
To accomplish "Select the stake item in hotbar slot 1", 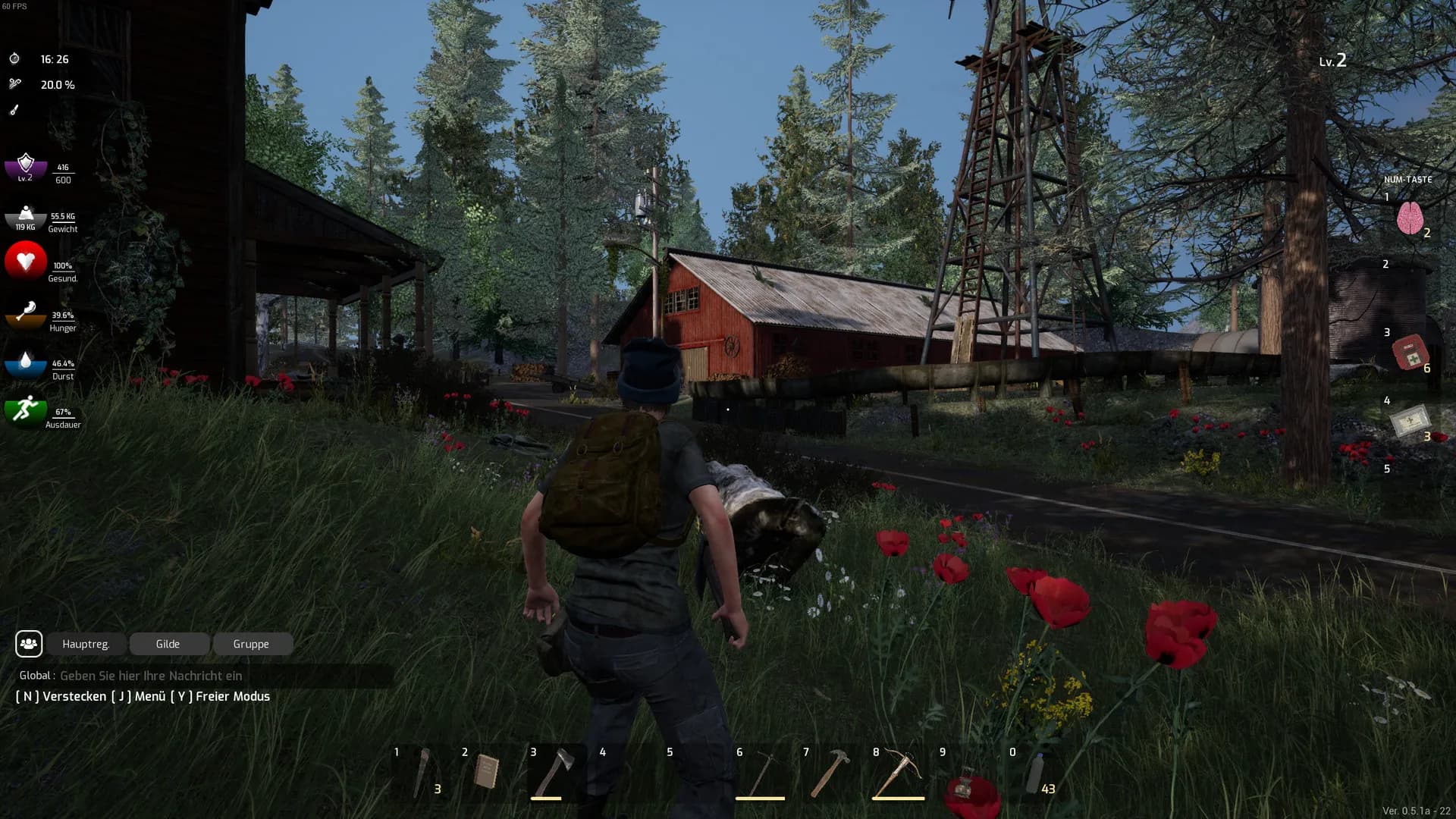I will (422, 772).
